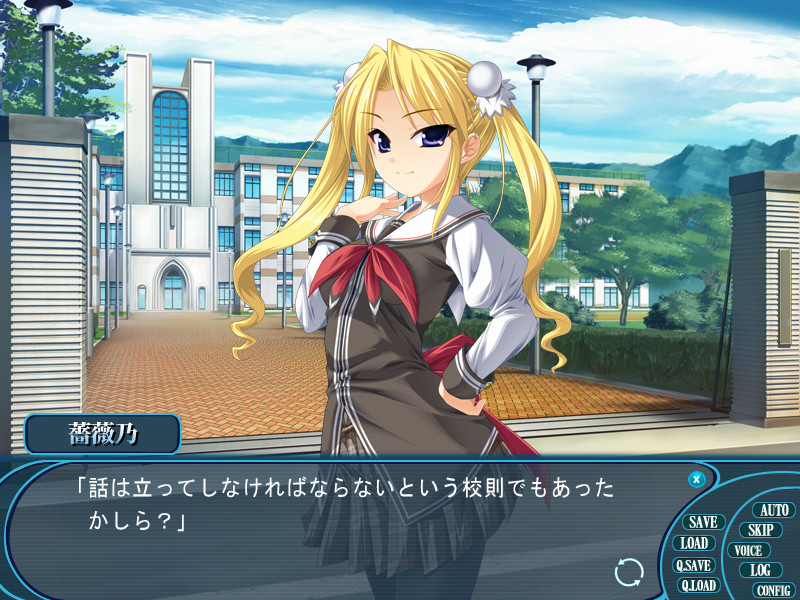Quick load with Q.LOAD
Screen dimensions: 800x600
point(698,585)
